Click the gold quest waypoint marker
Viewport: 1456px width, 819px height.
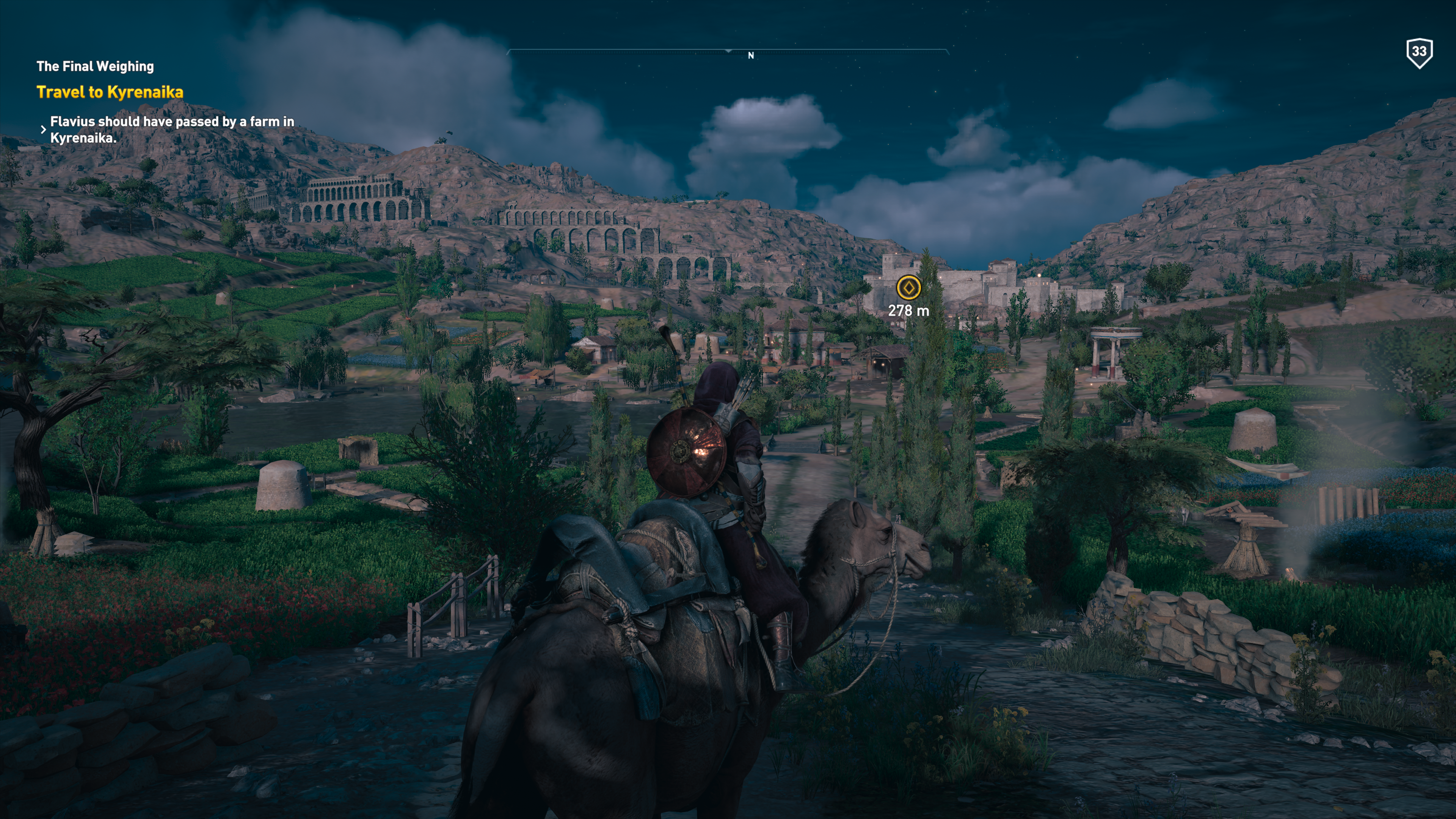(x=908, y=288)
